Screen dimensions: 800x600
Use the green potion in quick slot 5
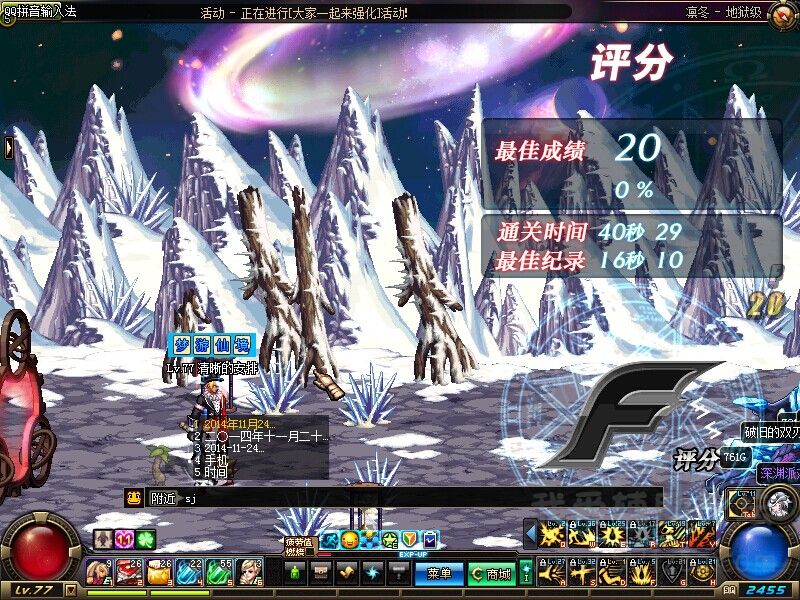point(220,572)
